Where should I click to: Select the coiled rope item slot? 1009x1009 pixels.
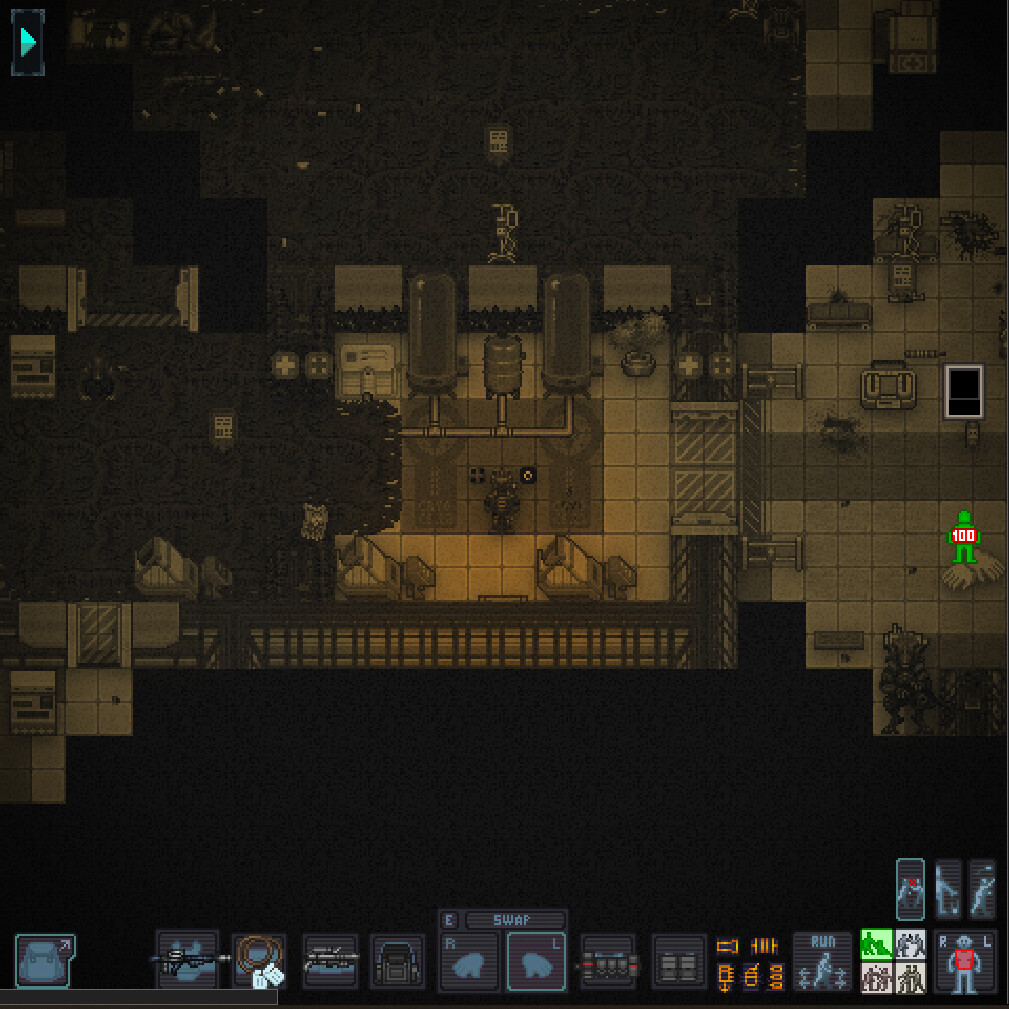pyautogui.click(x=260, y=962)
